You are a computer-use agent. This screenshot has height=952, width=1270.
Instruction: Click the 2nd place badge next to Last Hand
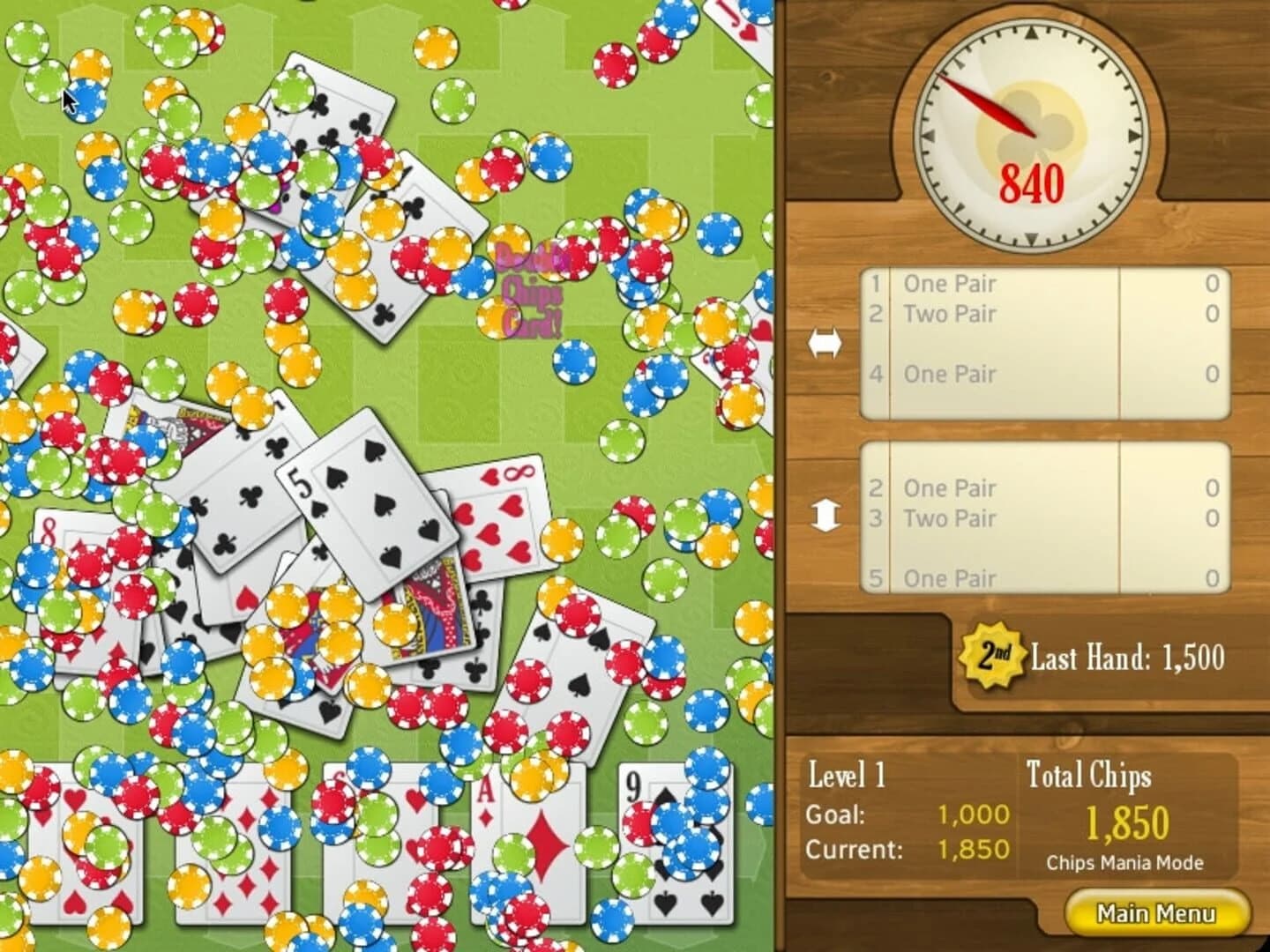[x=992, y=654]
